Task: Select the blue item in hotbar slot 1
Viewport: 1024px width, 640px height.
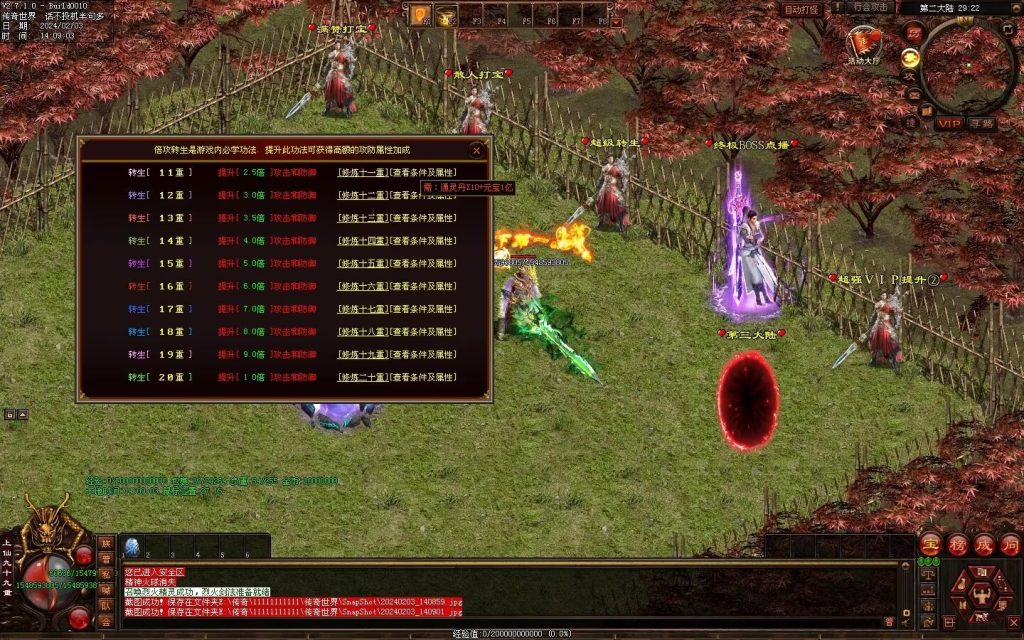Action: click(132, 546)
